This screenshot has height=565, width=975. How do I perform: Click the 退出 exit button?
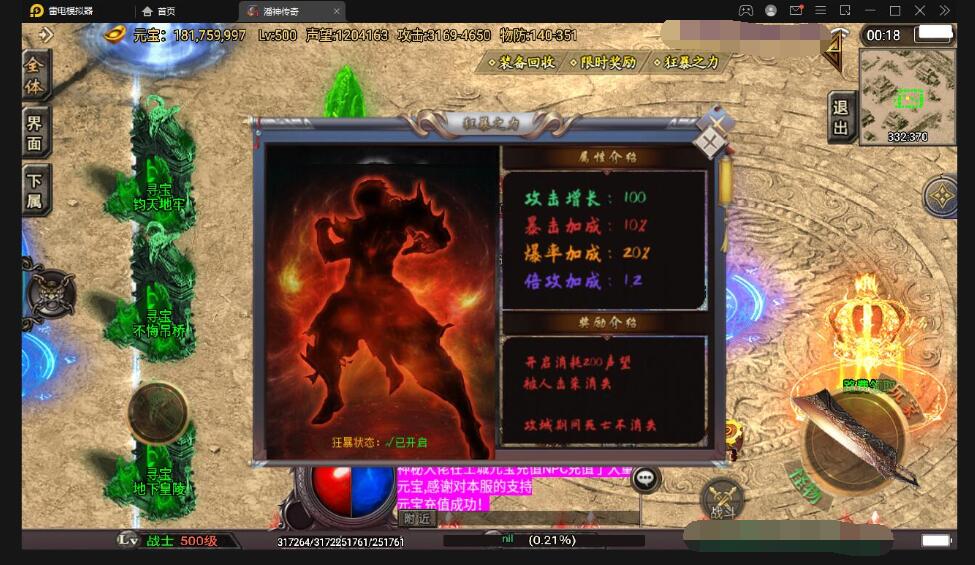pyautogui.click(x=840, y=117)
